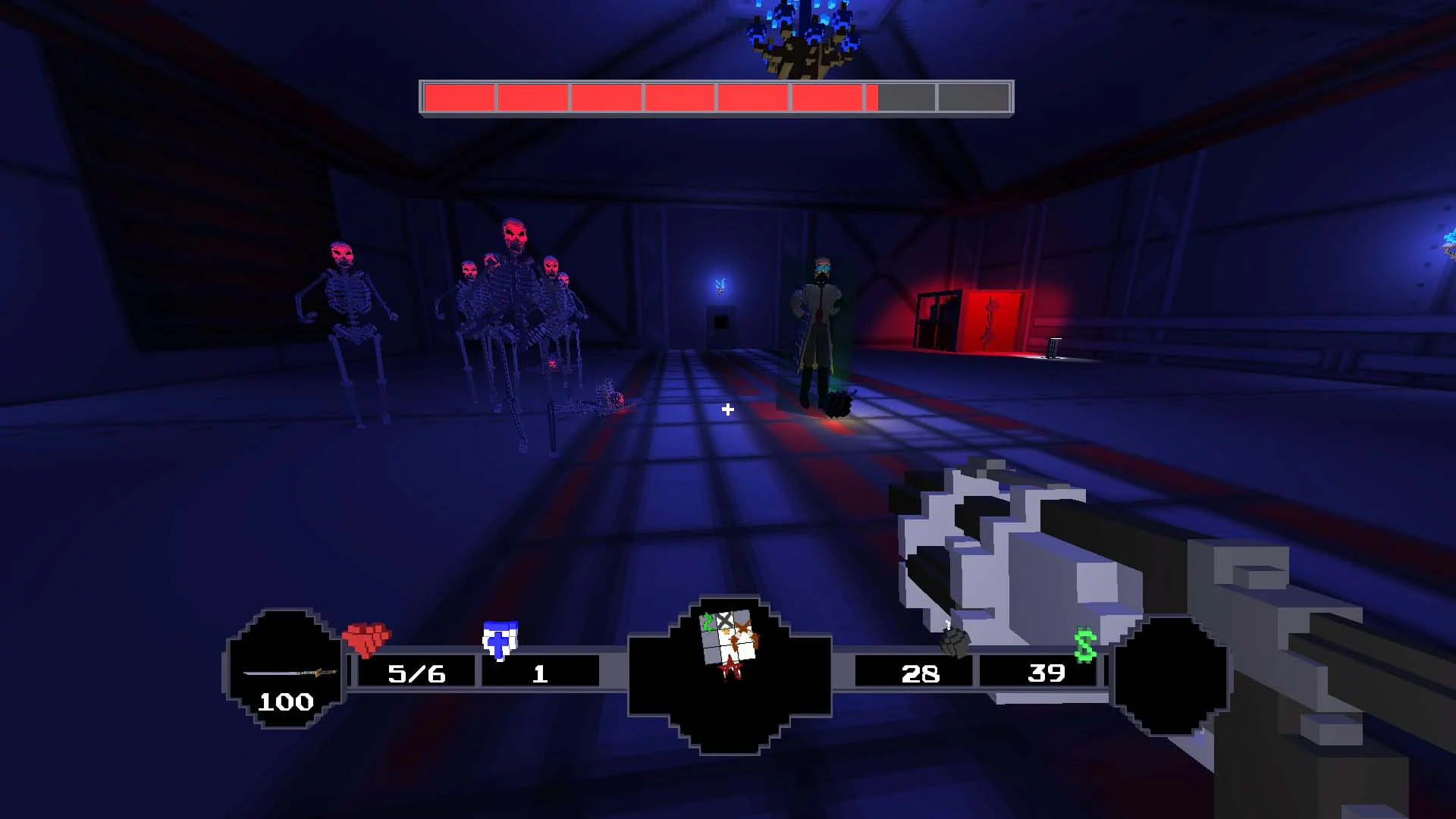Click the crosshair at screen center
This screenshot has height=819, width=1456.
tap(728, 409)
